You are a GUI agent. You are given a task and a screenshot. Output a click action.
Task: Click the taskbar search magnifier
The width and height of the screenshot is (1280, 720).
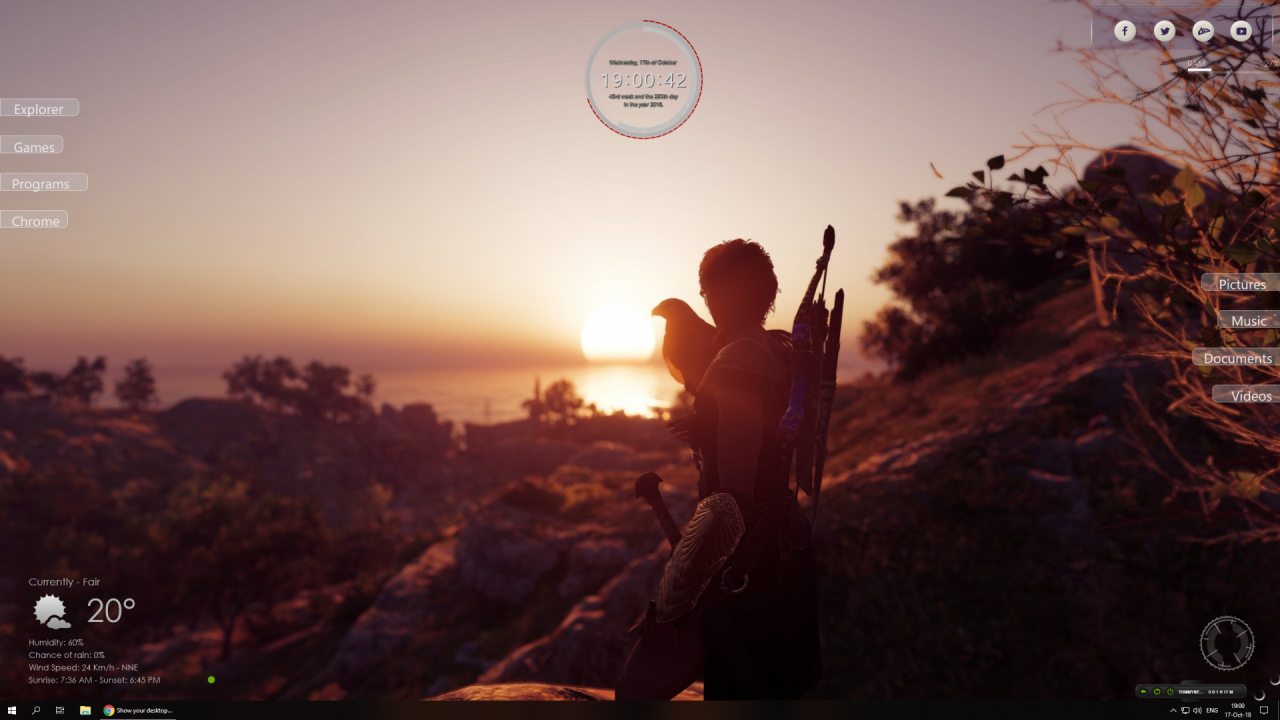(36, 710)
